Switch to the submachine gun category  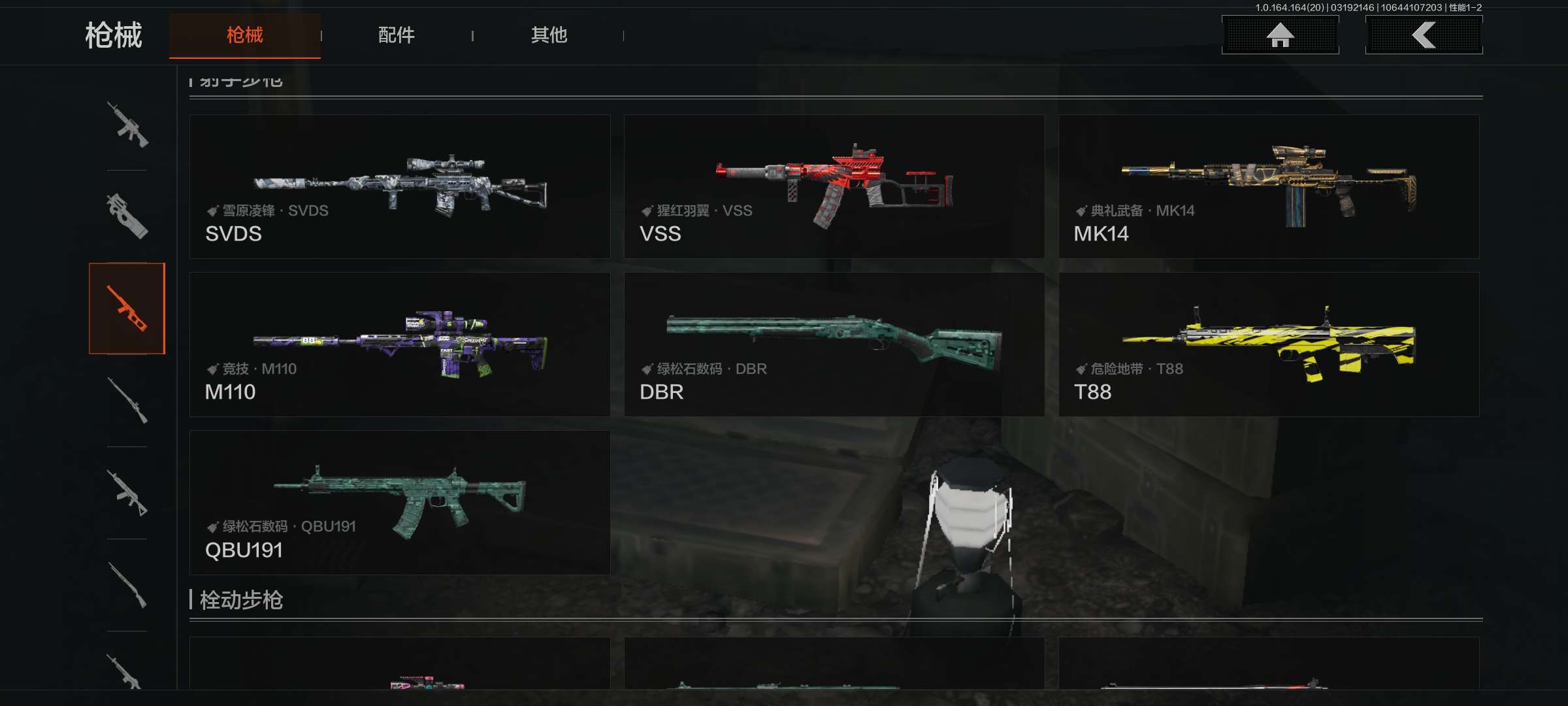click(127, 216)
